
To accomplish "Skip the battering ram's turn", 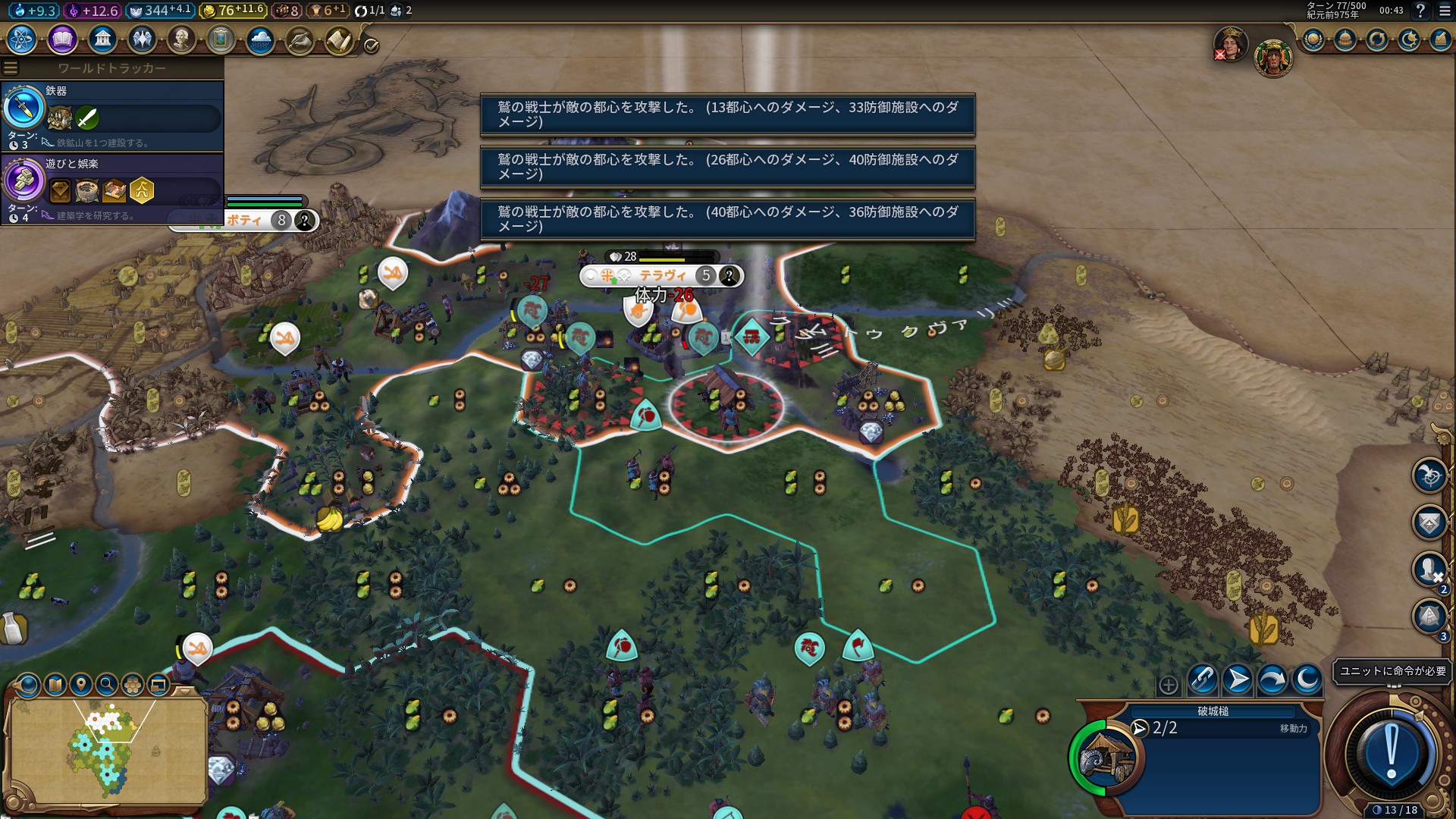I will (x=1272, y=679).
